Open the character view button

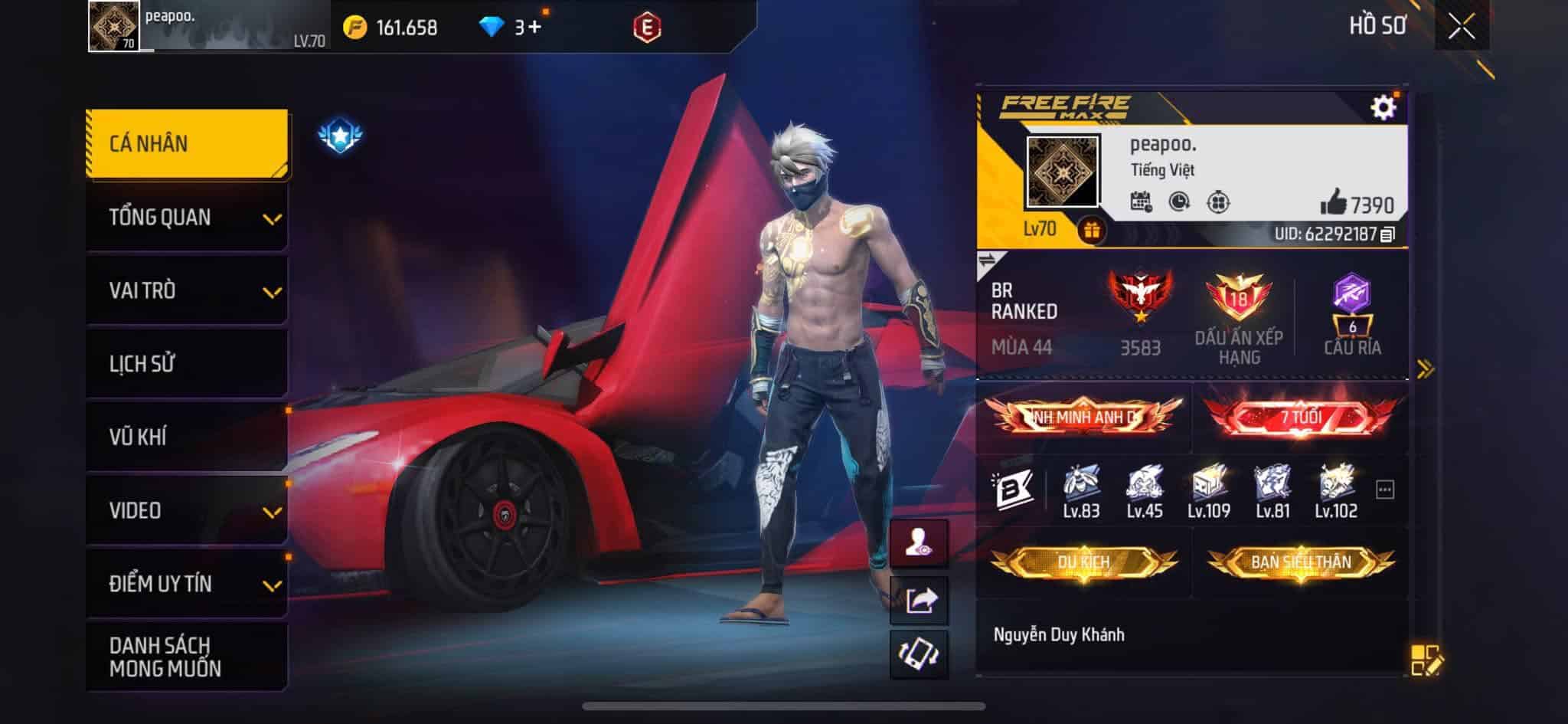coord(919,544)
